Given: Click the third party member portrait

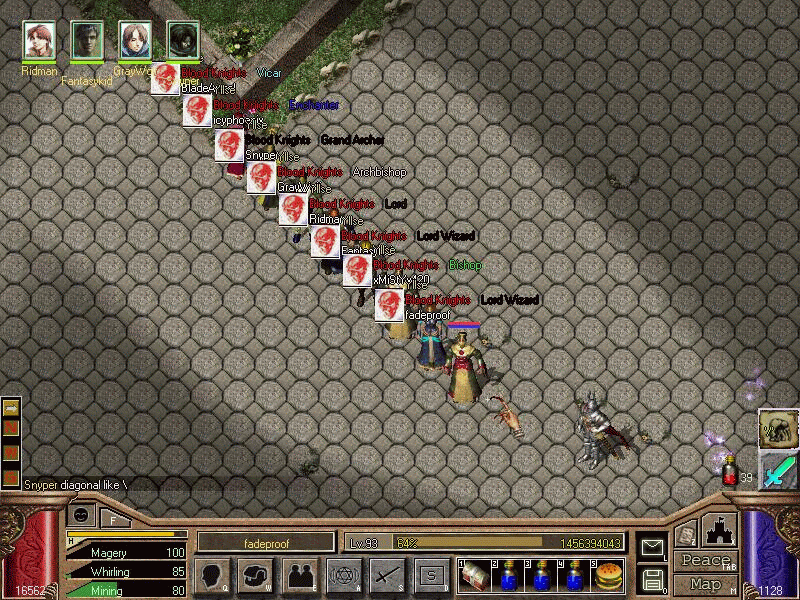Looking at the screenshot, I should (x=135, y=41).
